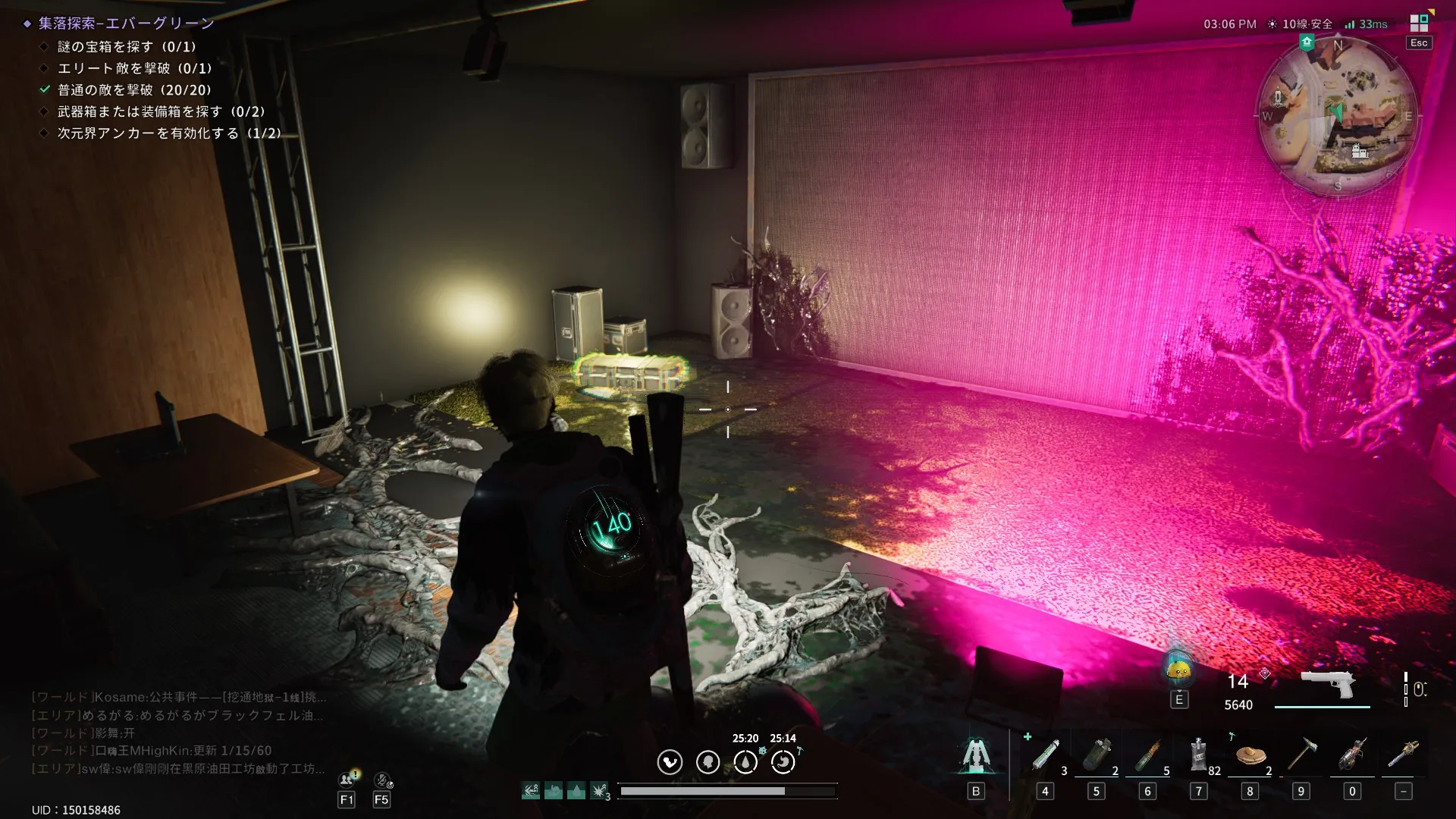Image resolution: width=1456 pixels, height=819 pixels.
Task: Open the team members icon
Action: 347,780
